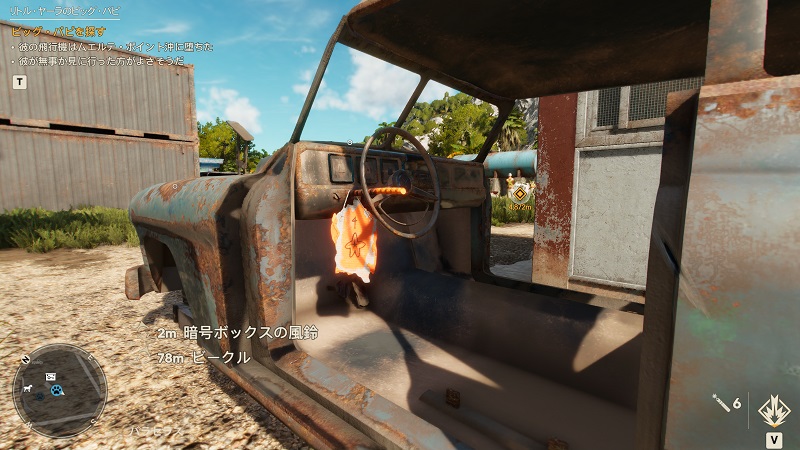The width and height of the screenshot is (800, 450).
Task: Select the 78m ビークル tracker label
Action: coord(203,357)
